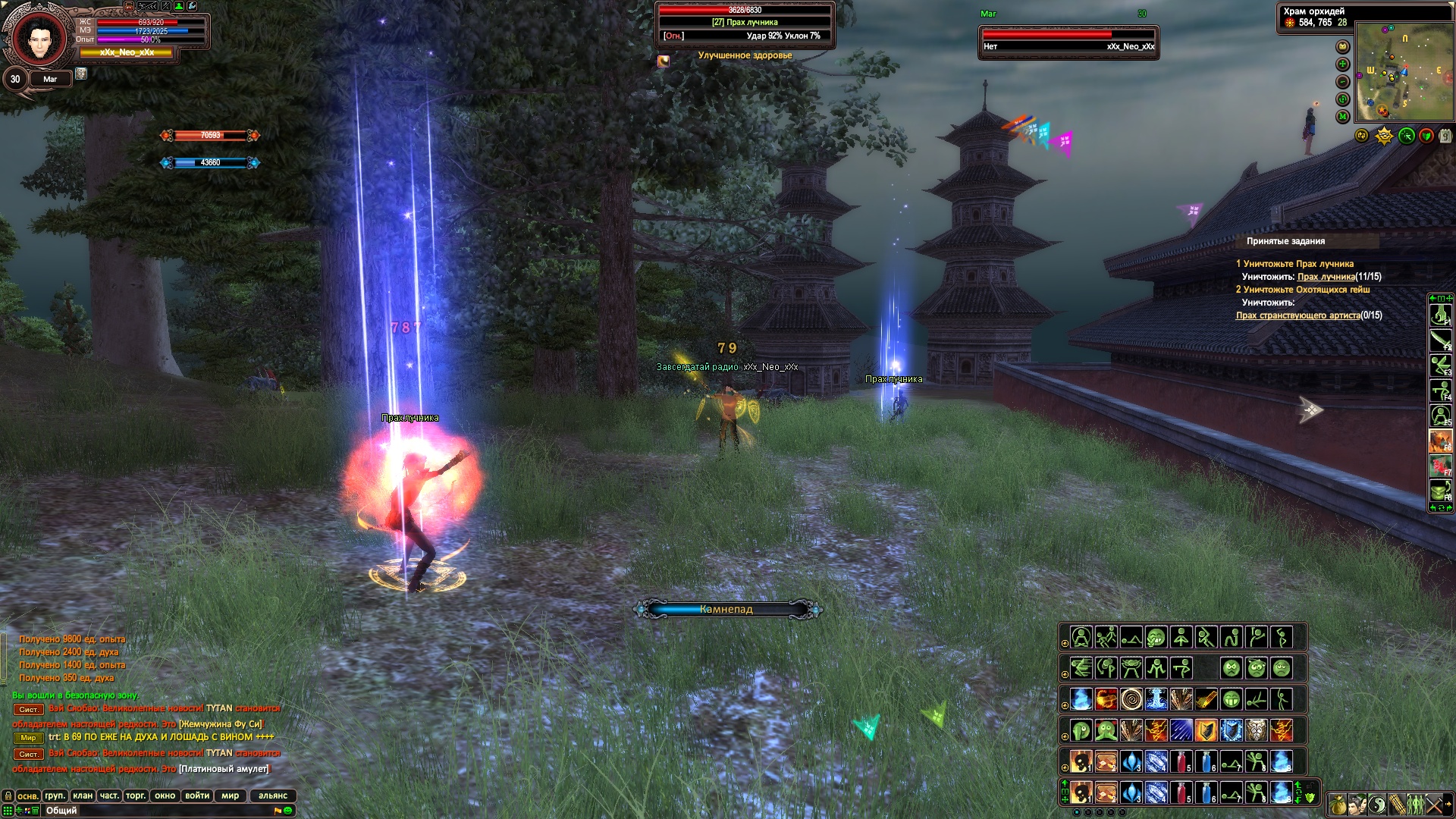Click the player portrait avatar
1456x819 pixels.
coord(38,38)
